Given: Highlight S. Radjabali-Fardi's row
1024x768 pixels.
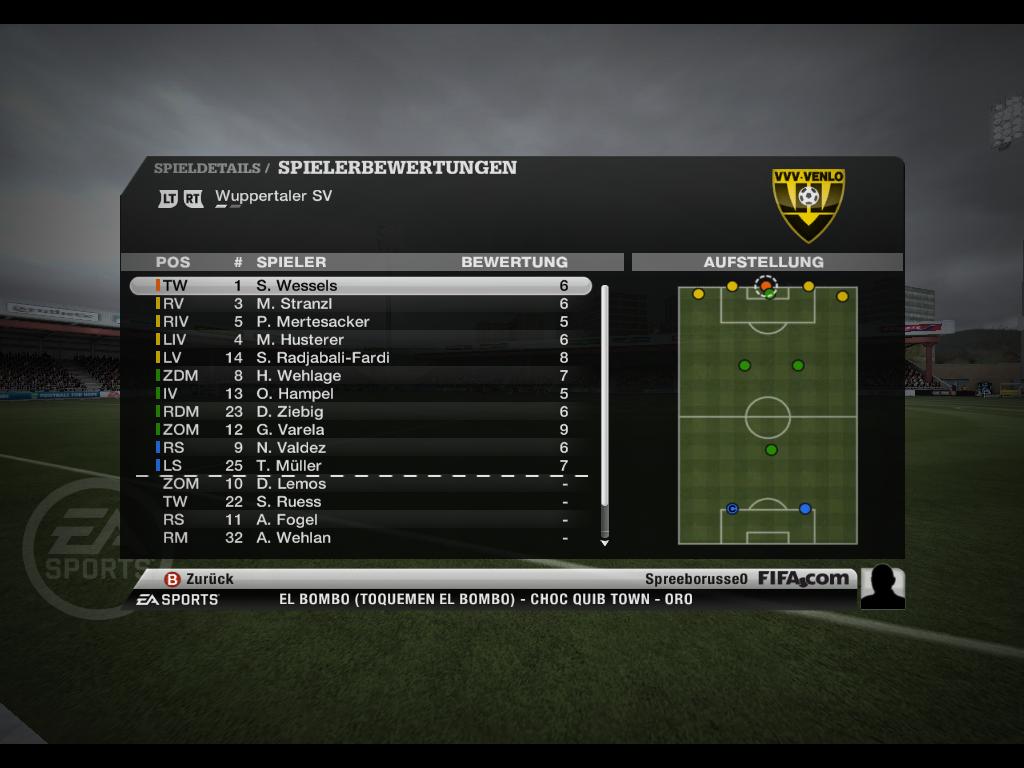Looking at the screenshot, I should 360,358.
